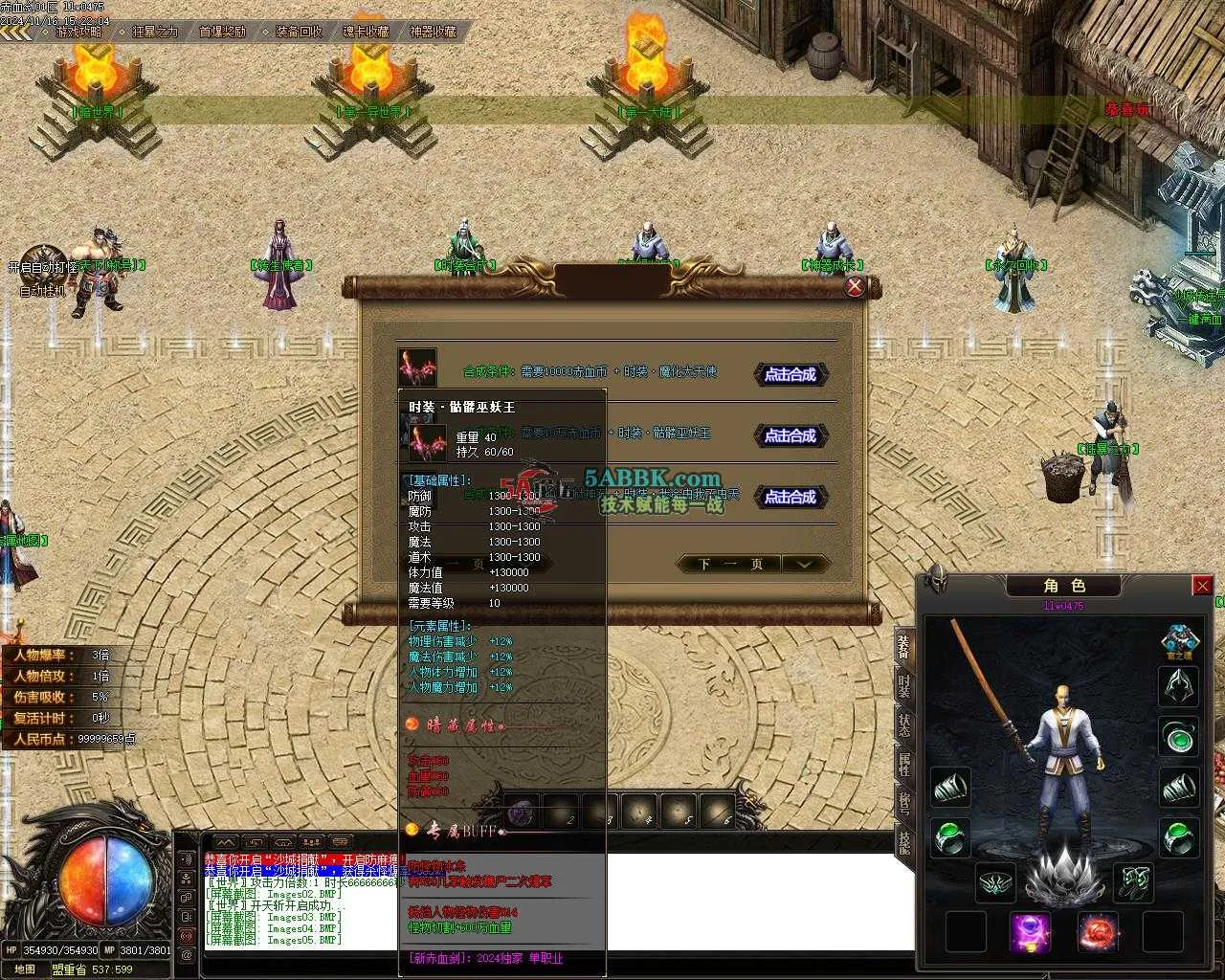Switch to the 状态 tab
This screenshot has width=1225, height=980.
pos(903,724)
